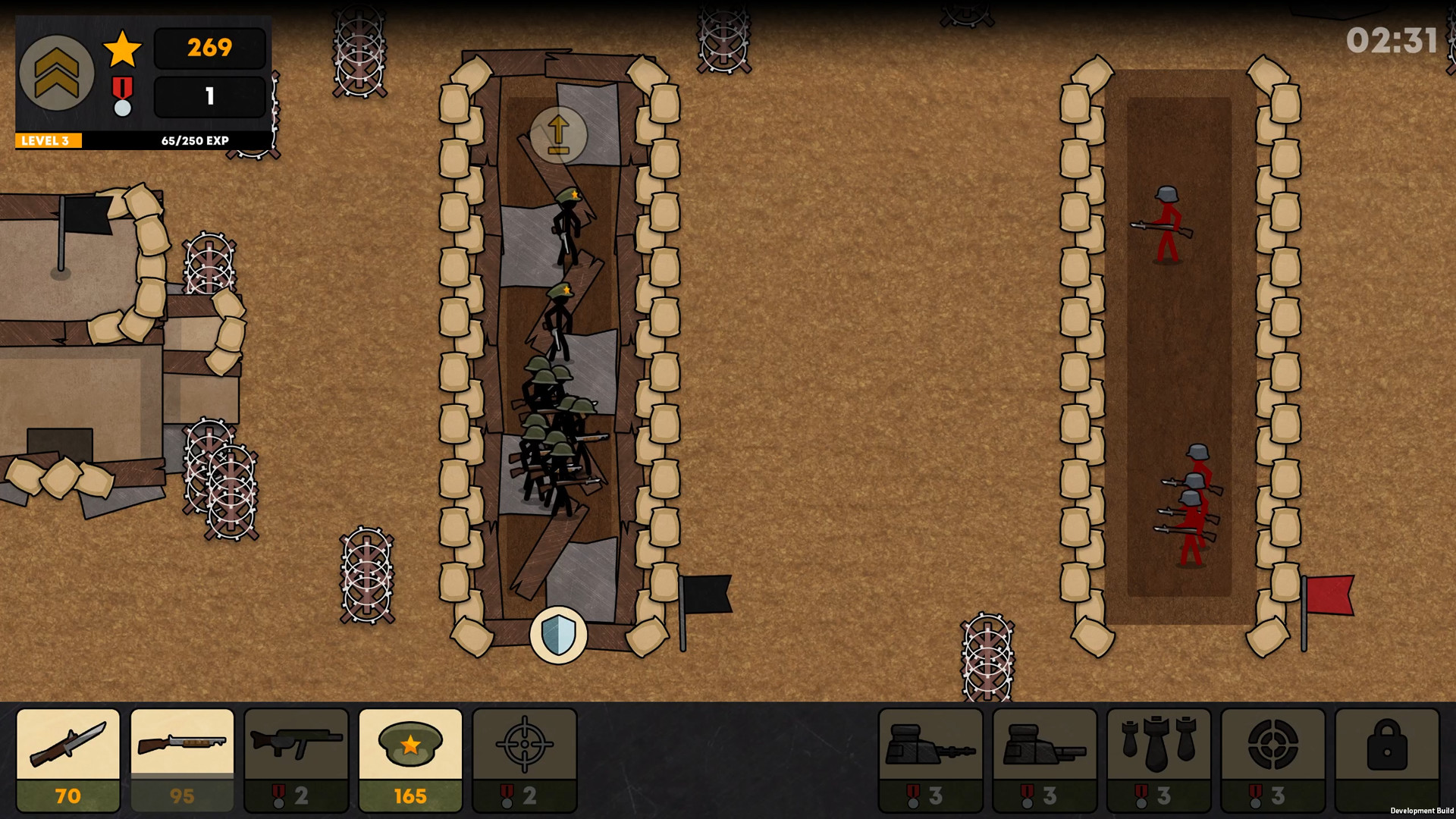The width and height of the screenshot is (1456, 819).
Task: Click the 65/250 EXP progress bar
Action: tap(193, 140)
